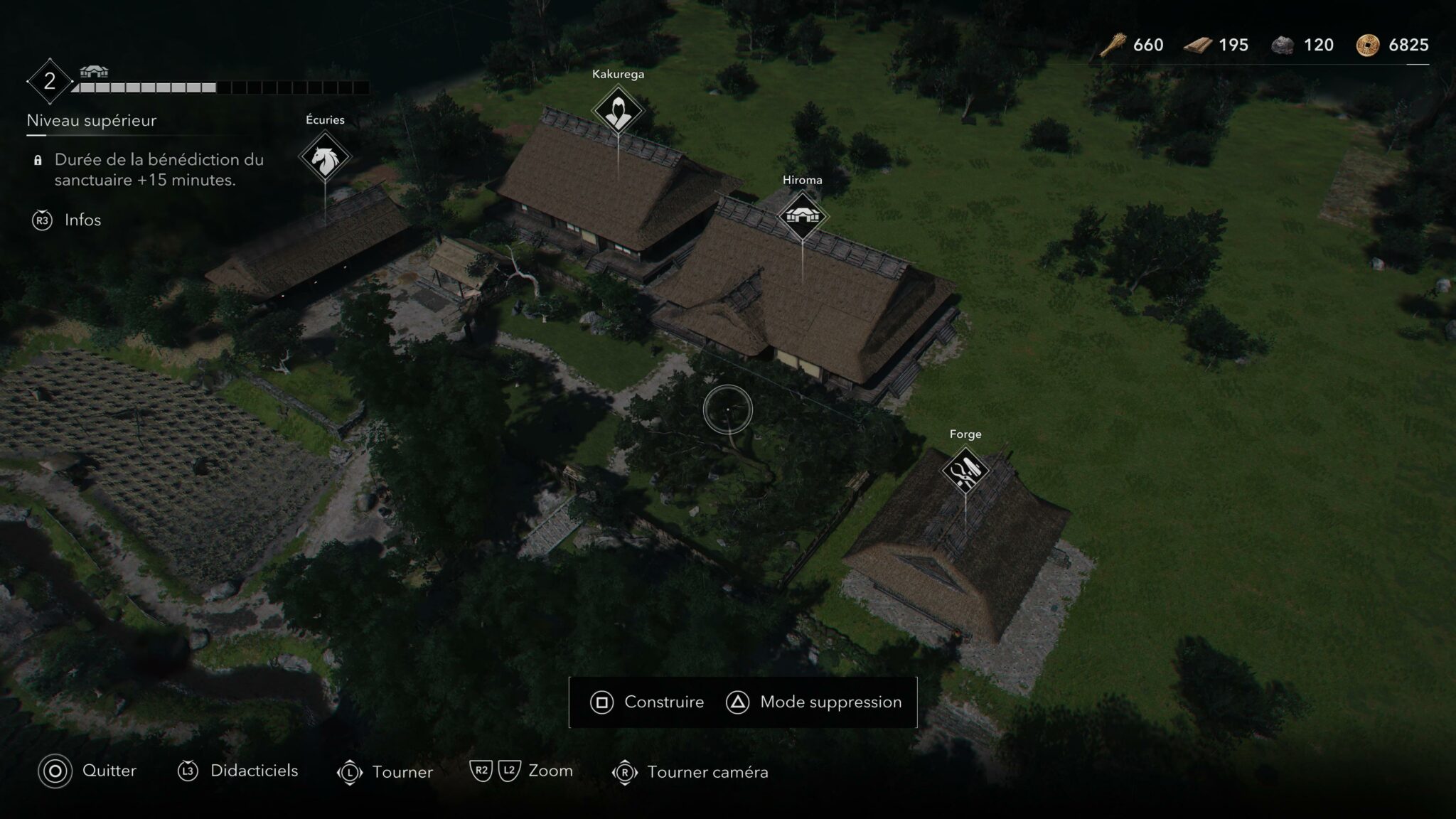Select the Forge tools marker
The image size is (1456, 819).
click(965, 471)
